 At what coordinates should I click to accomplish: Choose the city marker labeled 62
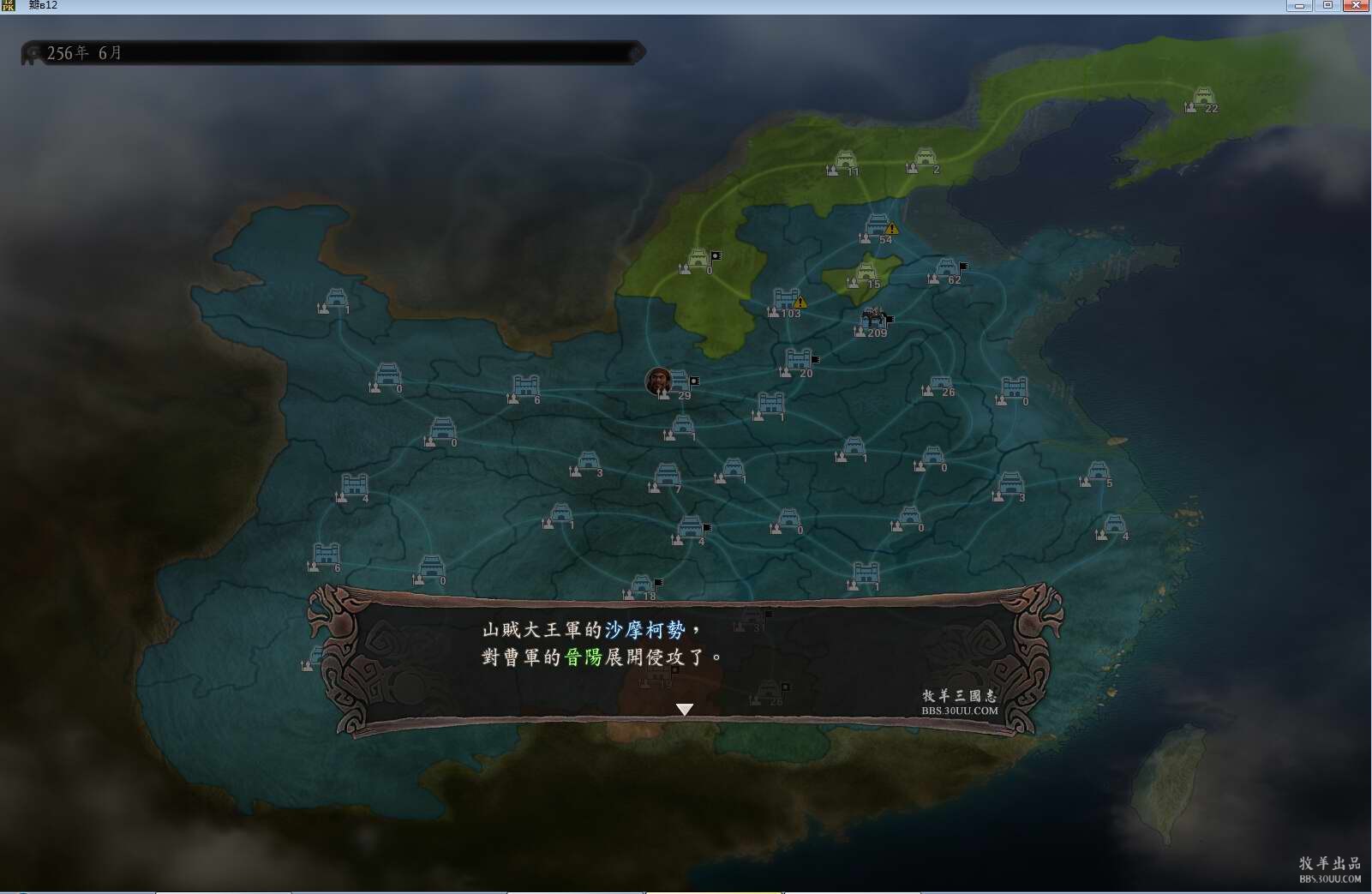pyautogui.click(x=945, y=269)
